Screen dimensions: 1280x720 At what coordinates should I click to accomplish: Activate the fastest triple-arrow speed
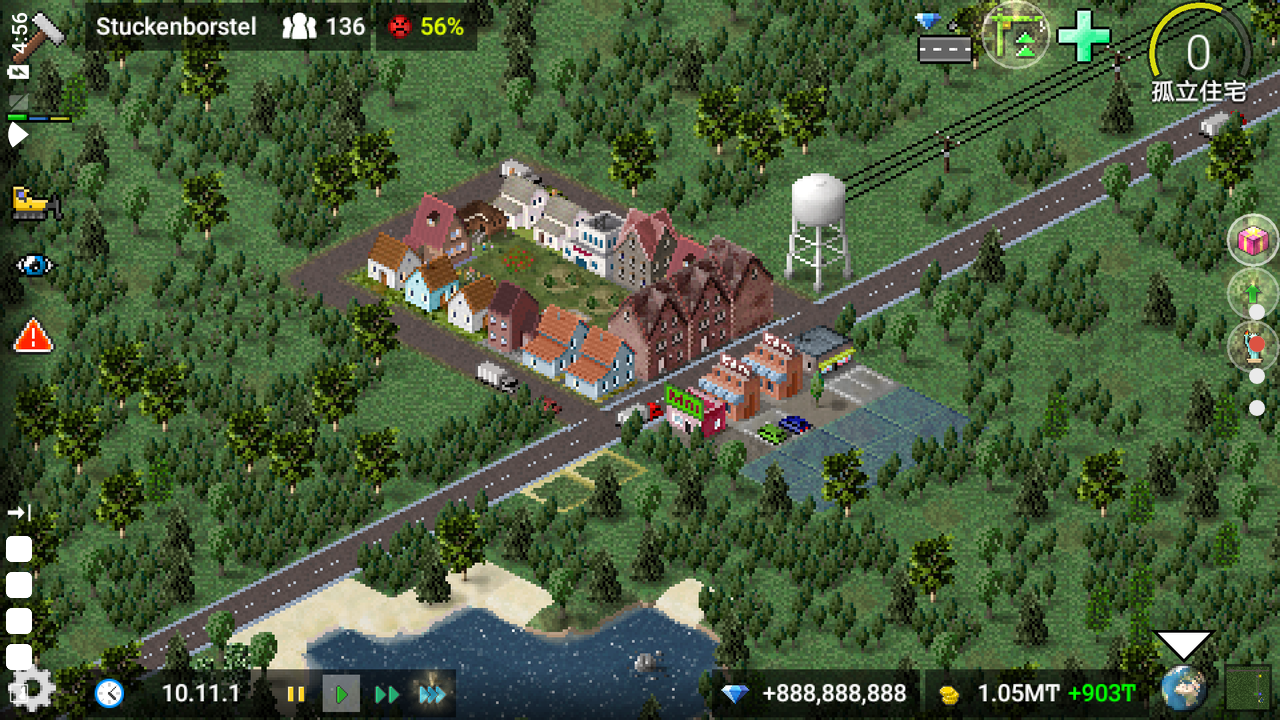pos(433,694)
